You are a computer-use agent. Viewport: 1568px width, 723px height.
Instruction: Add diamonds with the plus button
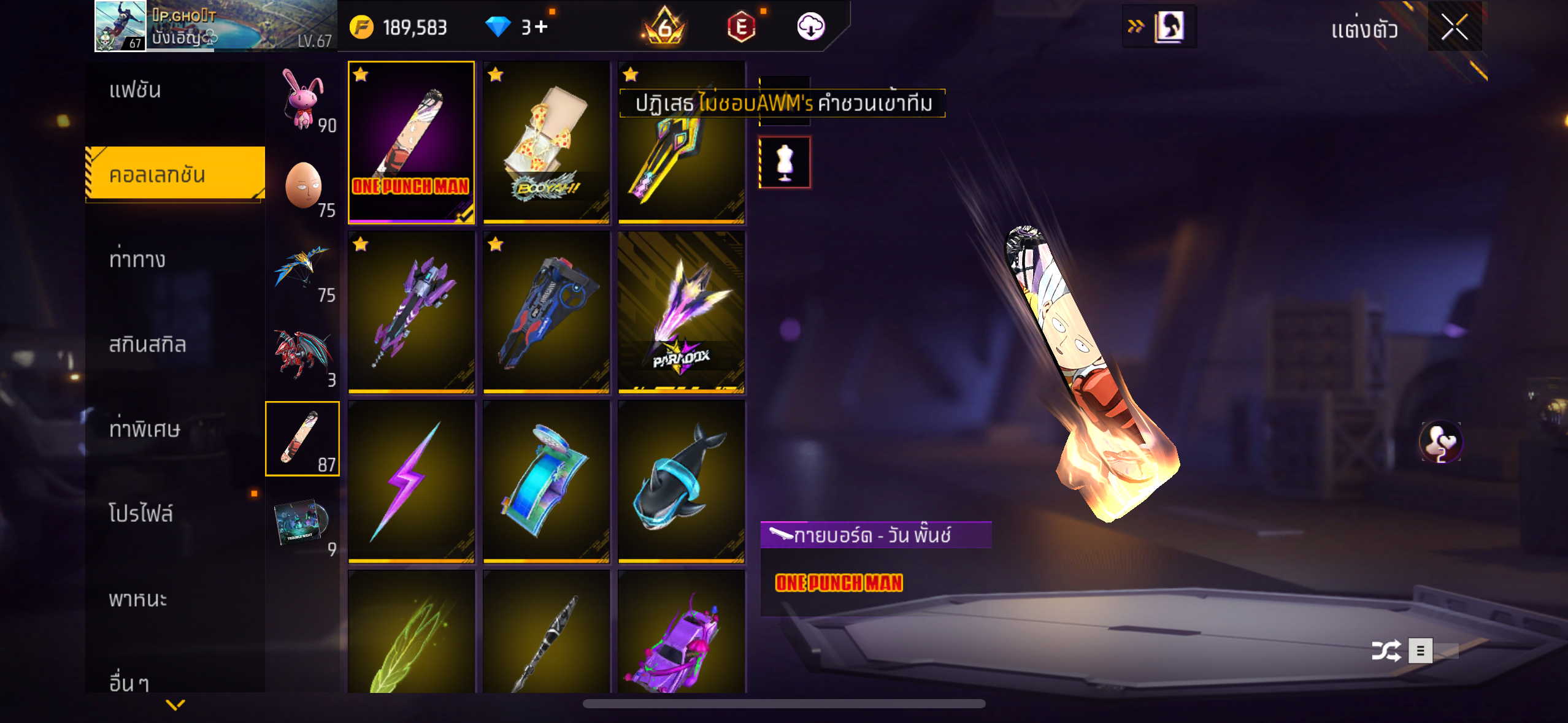click(x=541, y=27)
